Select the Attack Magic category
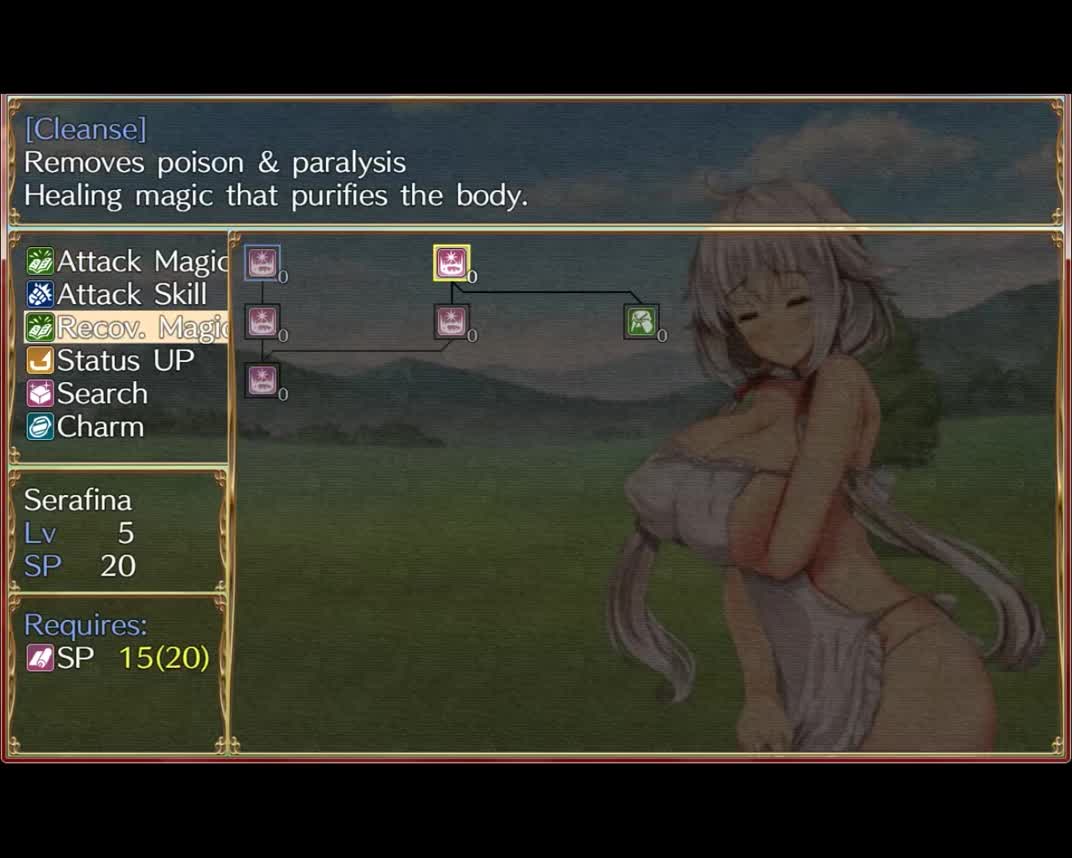The height and width of the screenshot is (858, 1072). [x=127, y=262]
